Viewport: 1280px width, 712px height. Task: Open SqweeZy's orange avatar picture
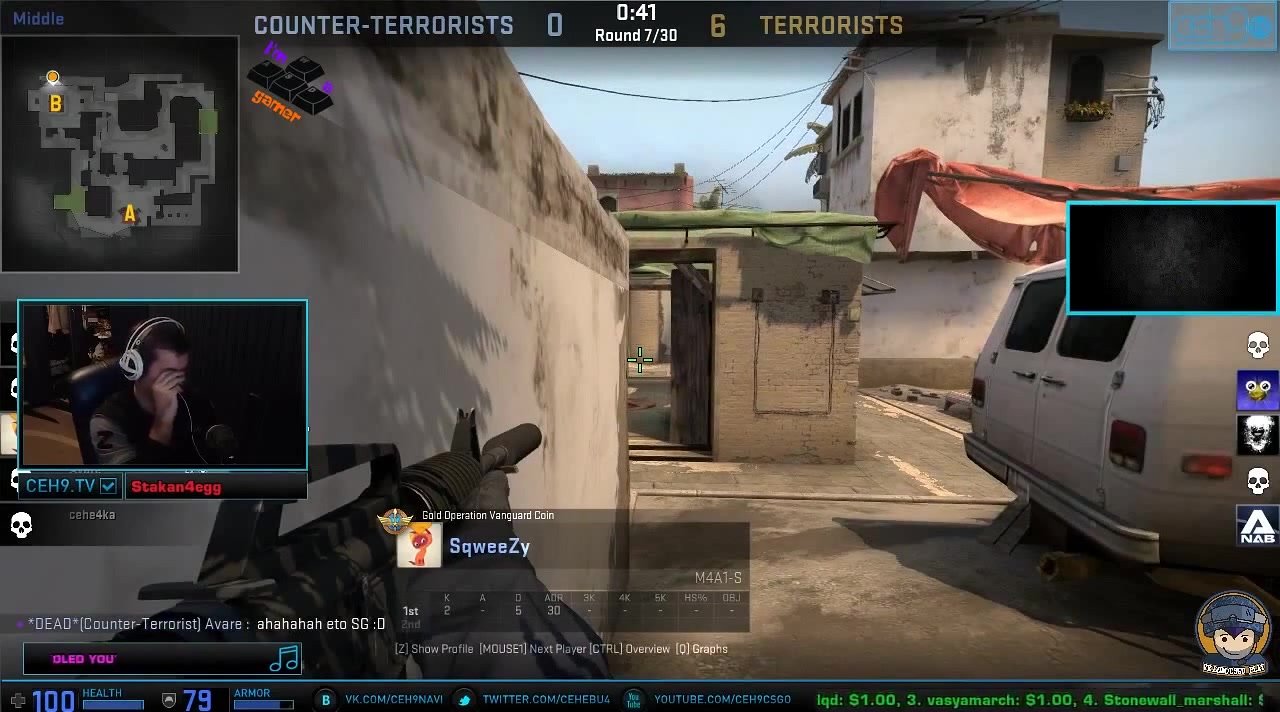[419, 547]
